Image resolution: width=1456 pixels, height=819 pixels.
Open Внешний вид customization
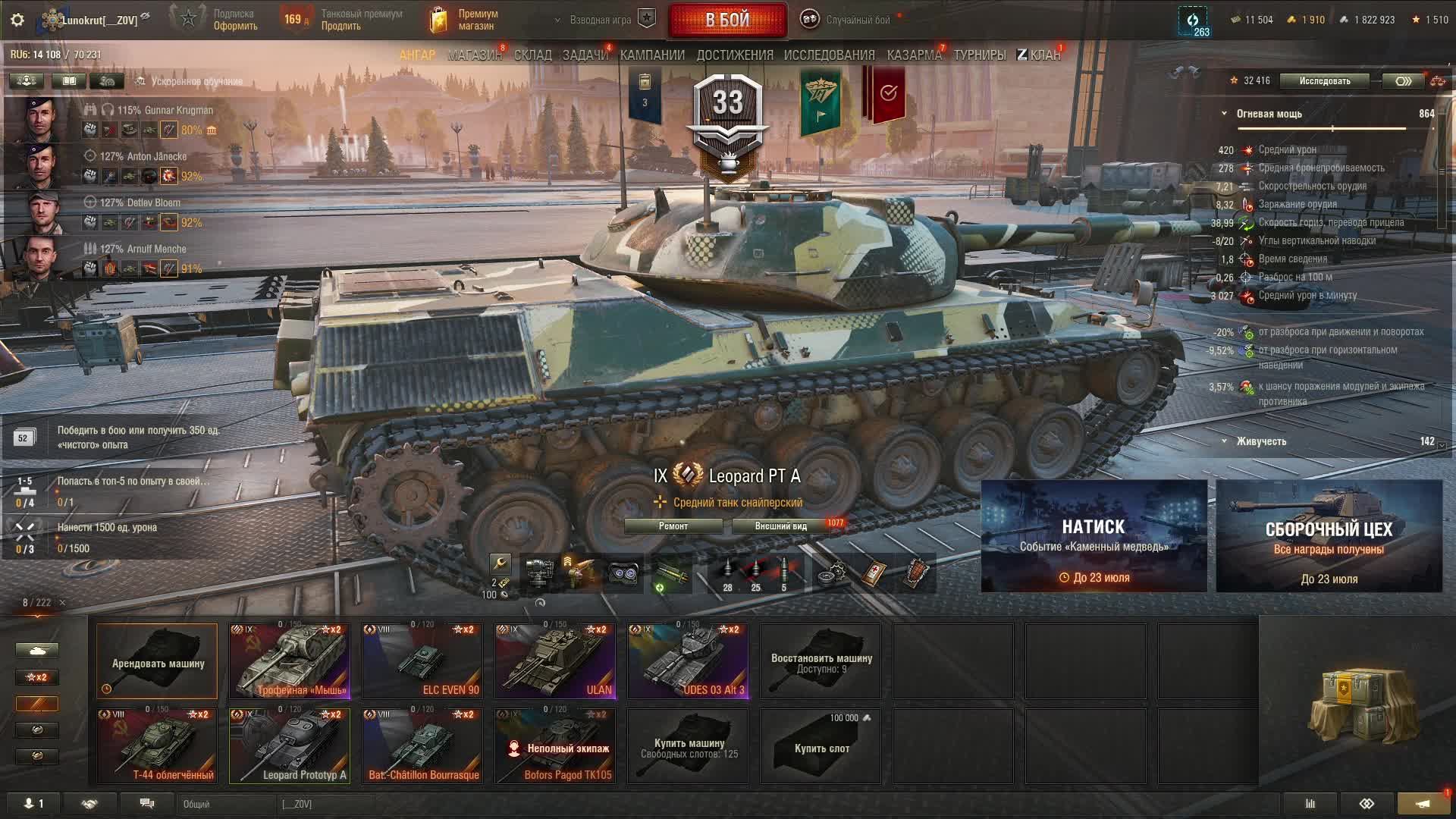[780, 526]
